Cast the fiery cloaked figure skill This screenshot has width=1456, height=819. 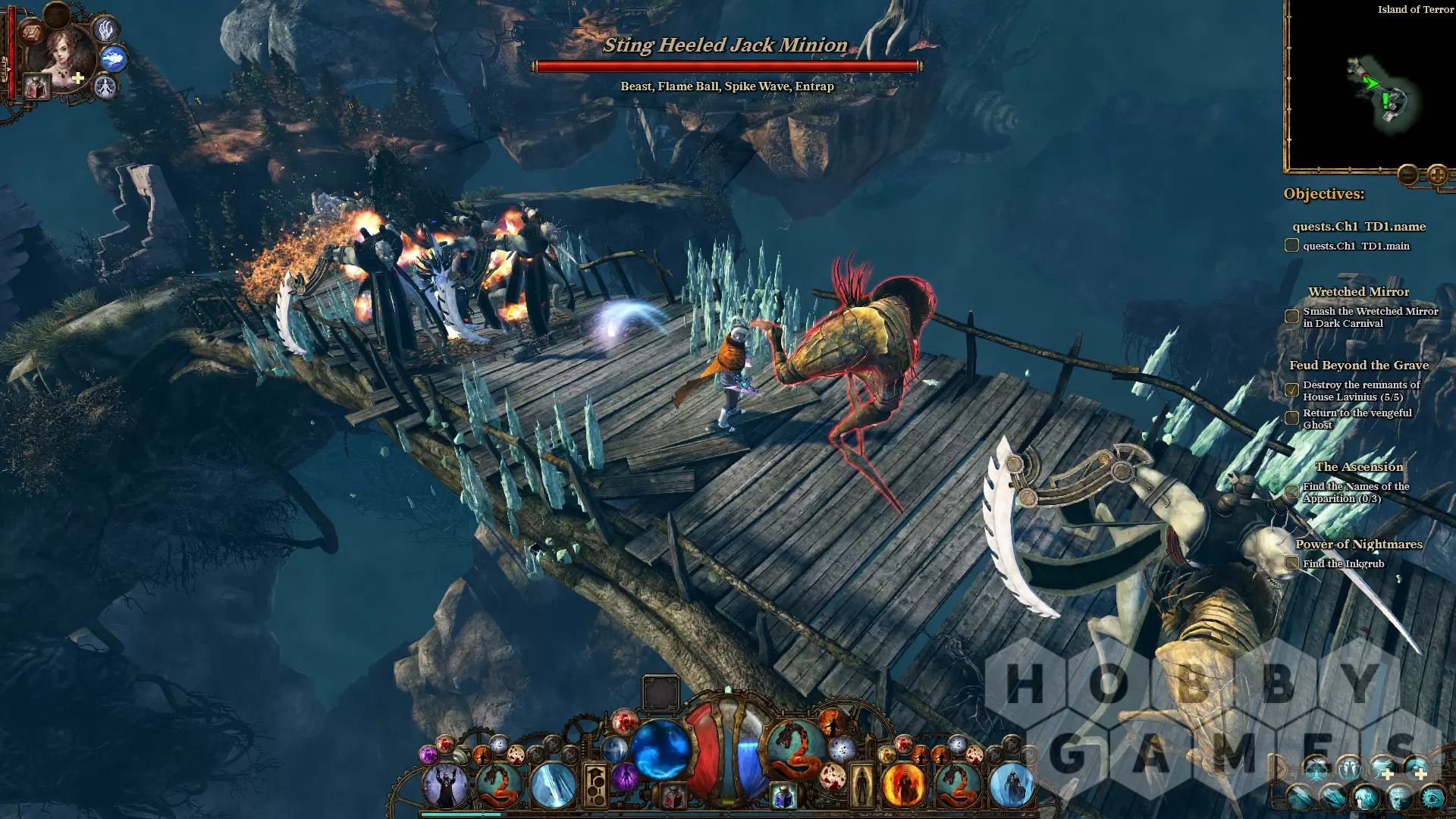(904, 786)
